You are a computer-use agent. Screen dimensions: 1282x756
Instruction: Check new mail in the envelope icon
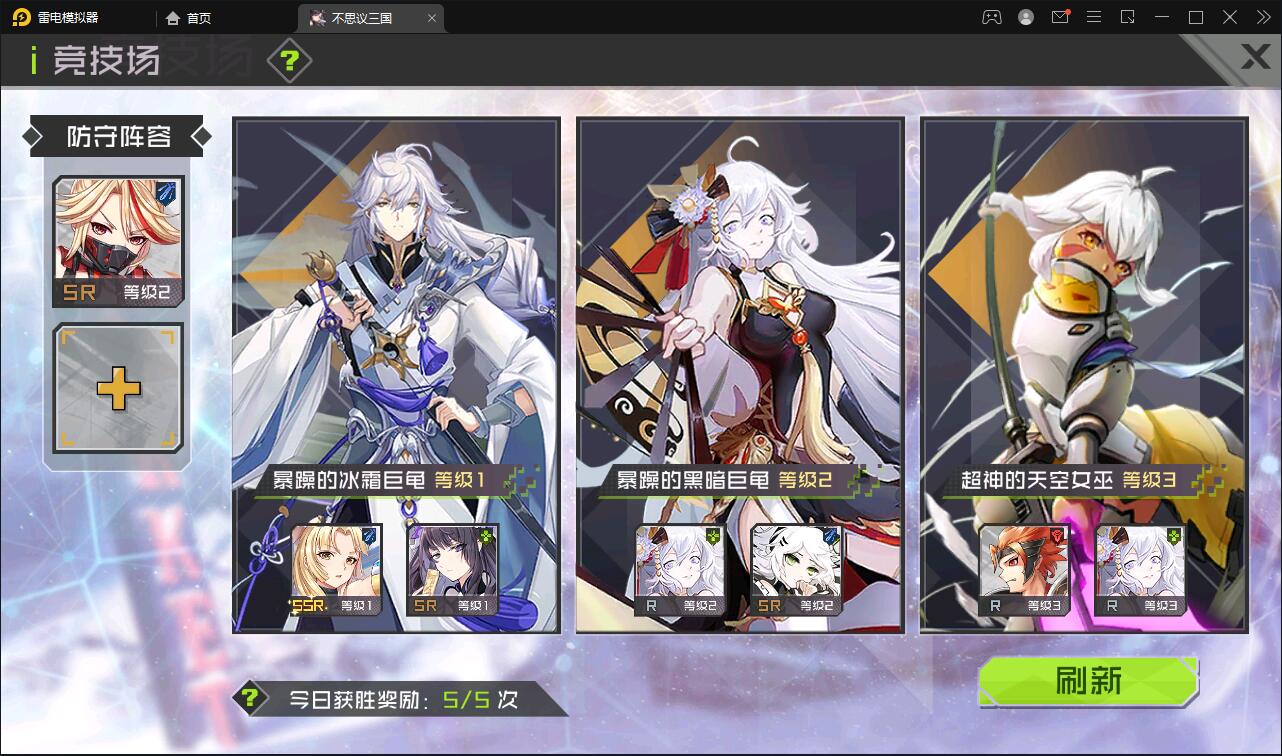(1060, 17)
